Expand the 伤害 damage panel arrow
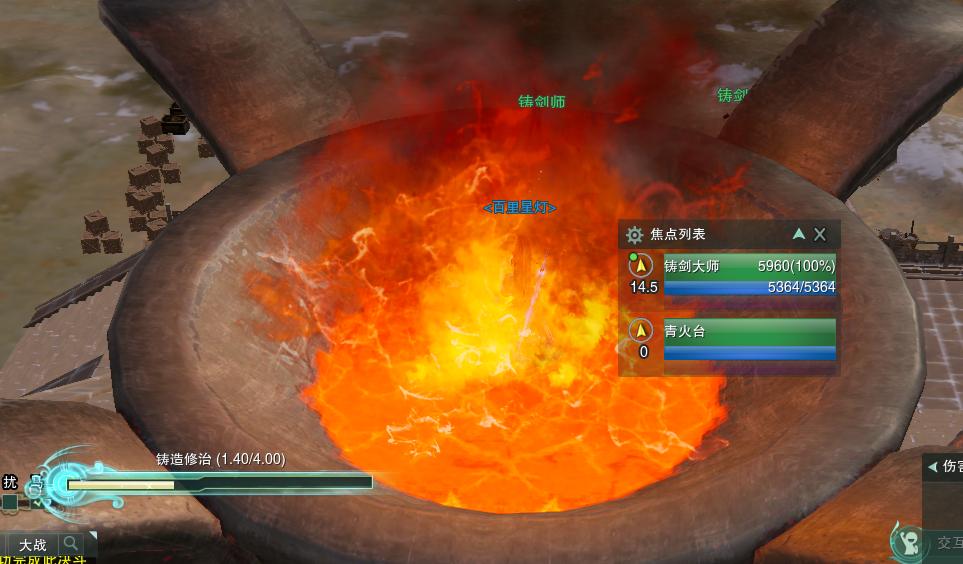The image size is (963, 564). tap(932, 466)
